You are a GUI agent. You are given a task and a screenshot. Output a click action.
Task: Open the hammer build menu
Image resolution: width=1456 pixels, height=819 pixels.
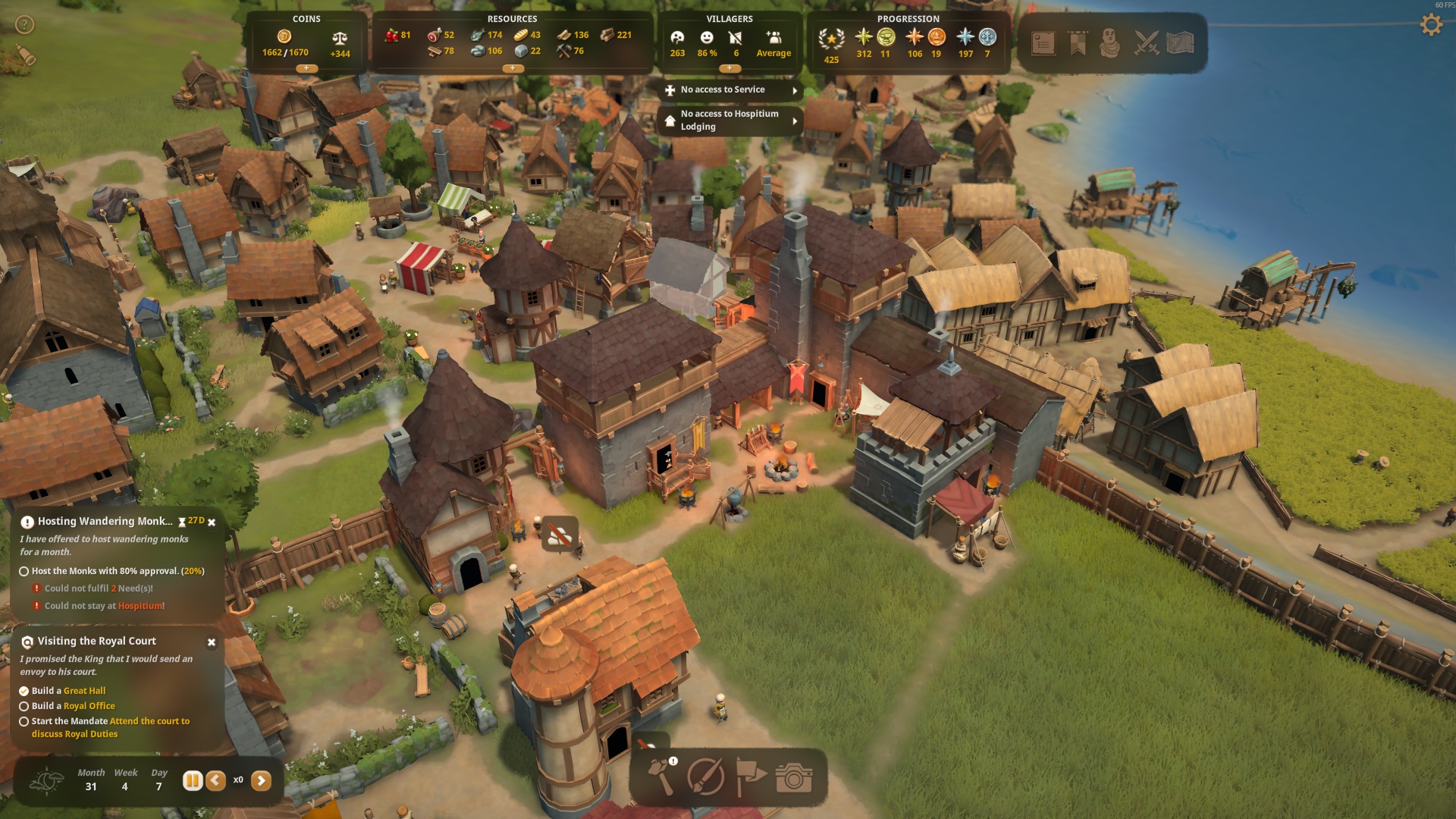(x=661, y=777)
